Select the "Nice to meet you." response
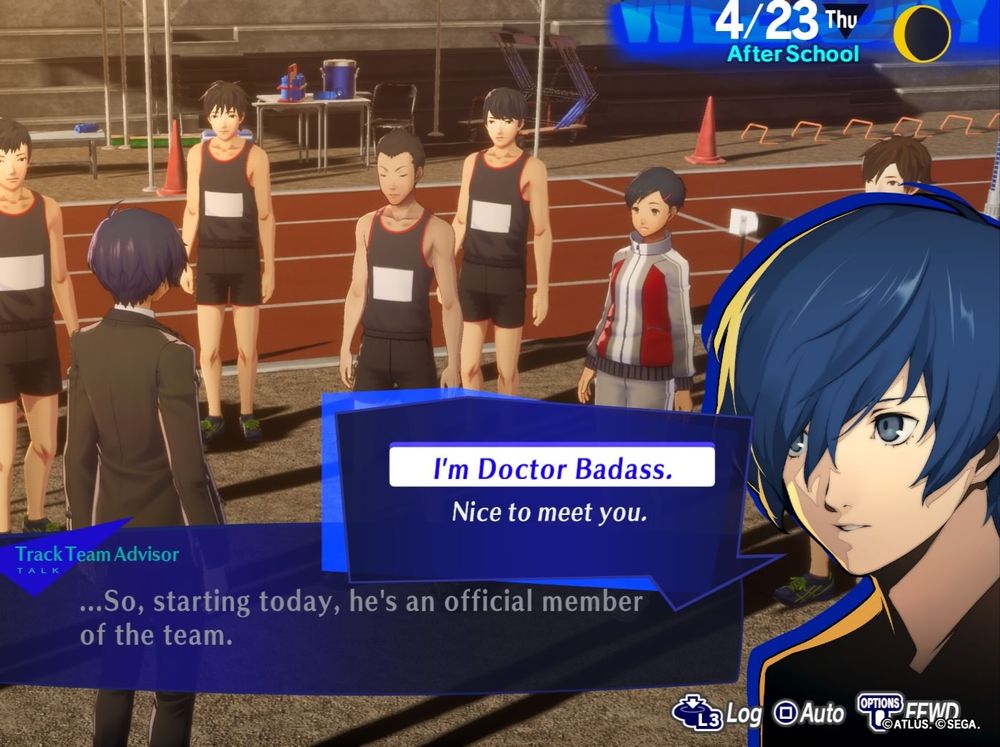This screenshot has height=747, width=1000. click(549, 513)
